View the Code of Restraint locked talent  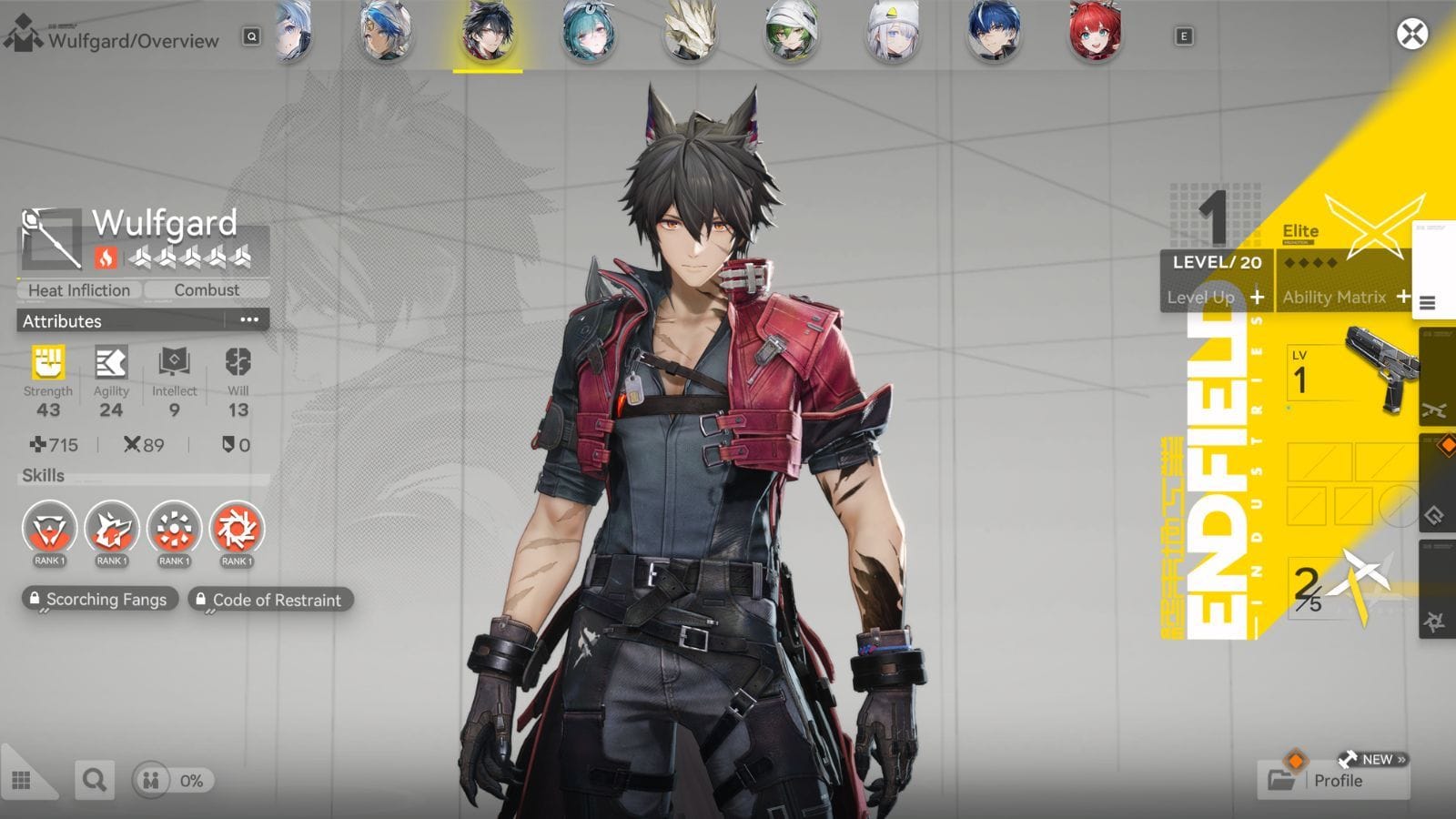point(269,600)
